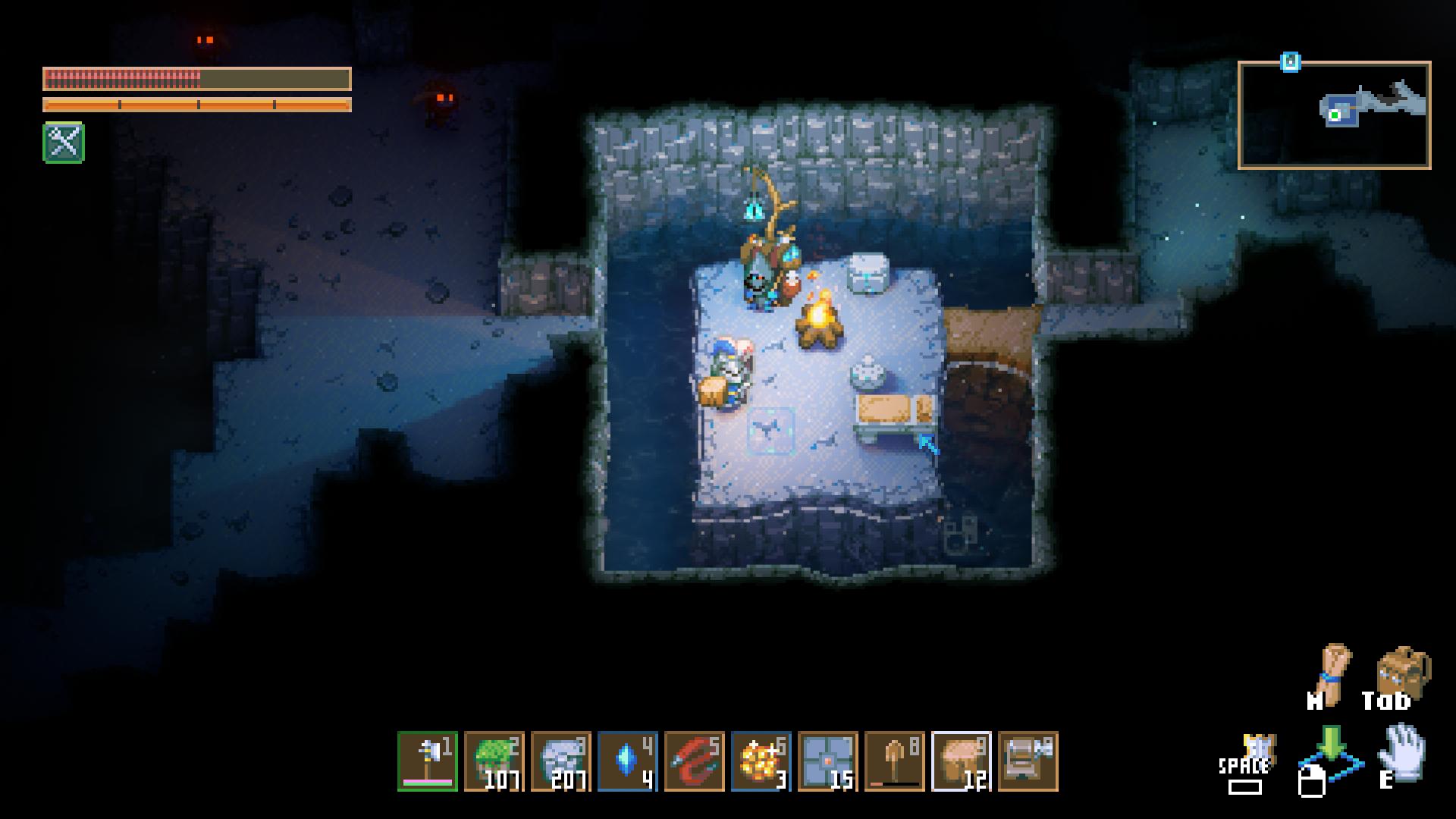Click the blue marker above the minimap
This screenshot has width=1456, height=819.
click(x=1291, y=62)
